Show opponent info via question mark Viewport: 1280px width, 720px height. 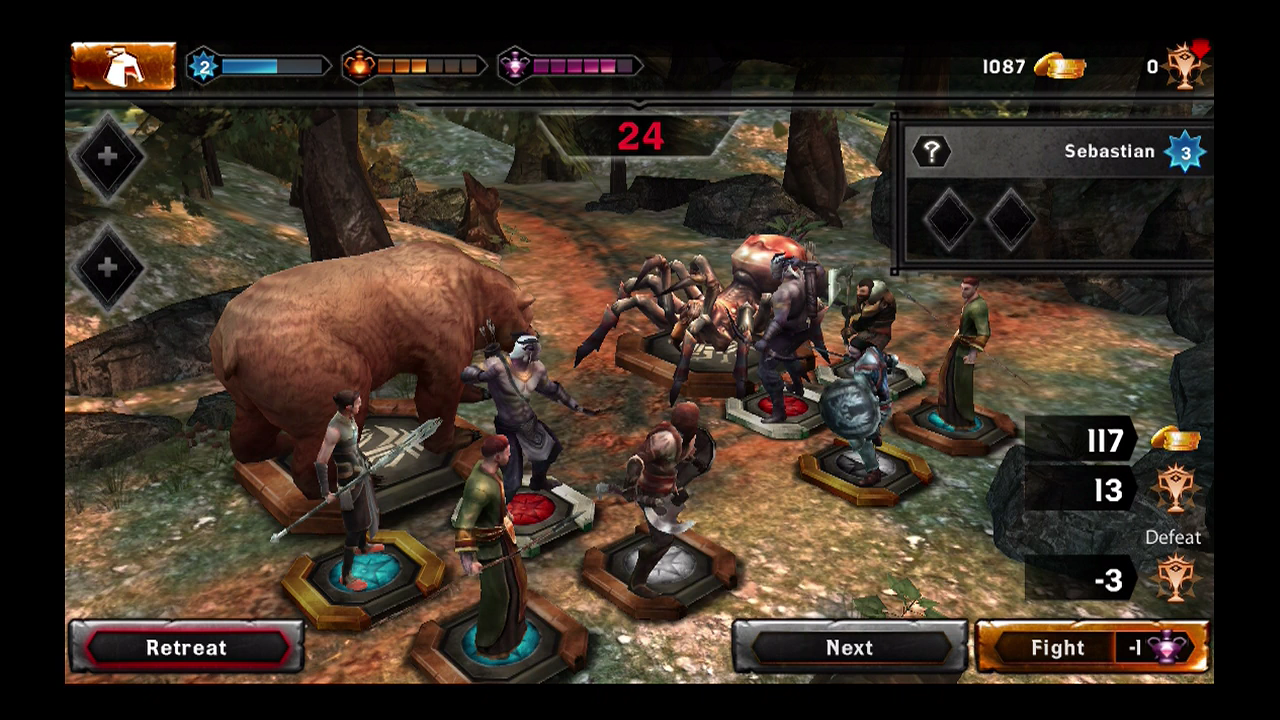(x=931, y=152)
